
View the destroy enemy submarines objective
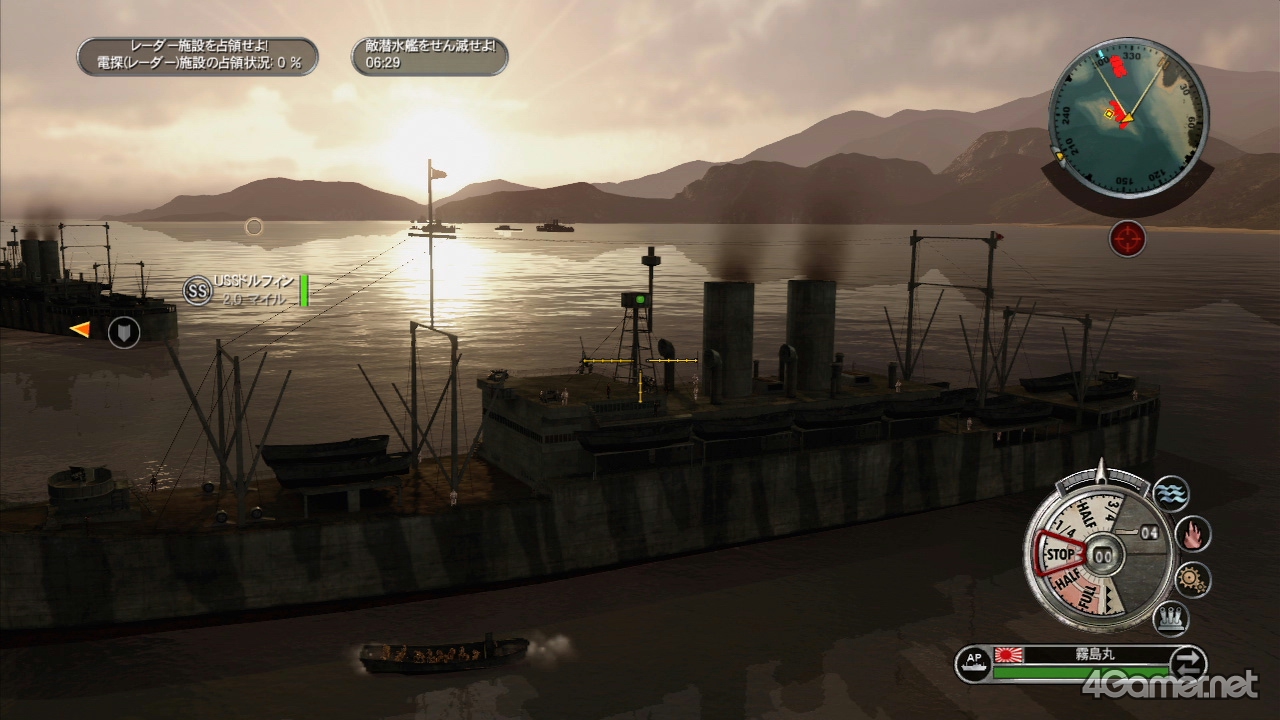point(429,56)
